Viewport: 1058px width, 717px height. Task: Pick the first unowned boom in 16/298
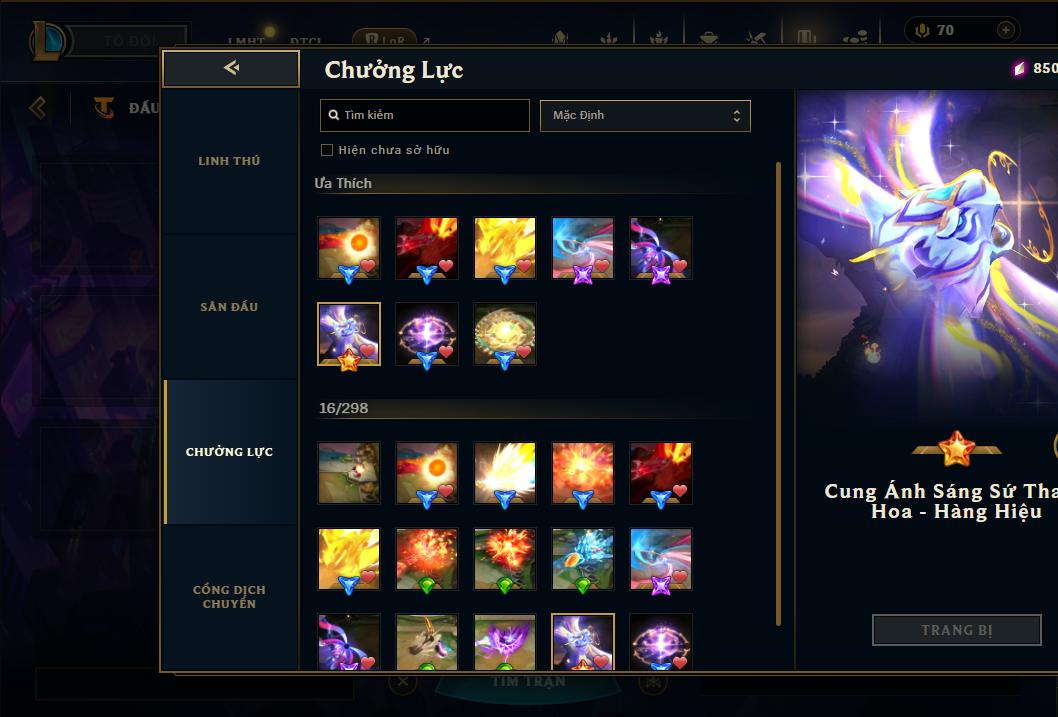coord(349,473)
